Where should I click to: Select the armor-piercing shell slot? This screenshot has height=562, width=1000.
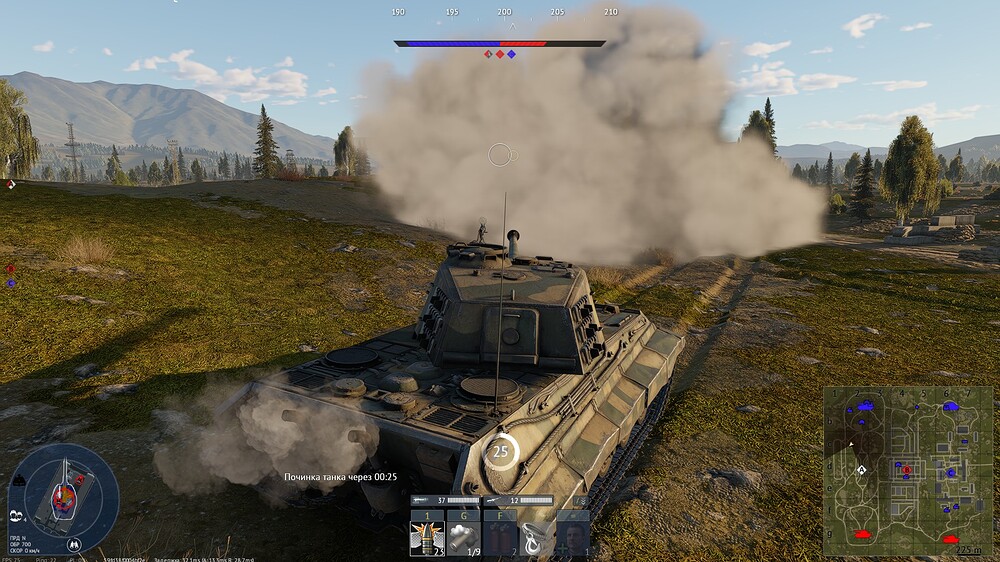coord(426,539)
